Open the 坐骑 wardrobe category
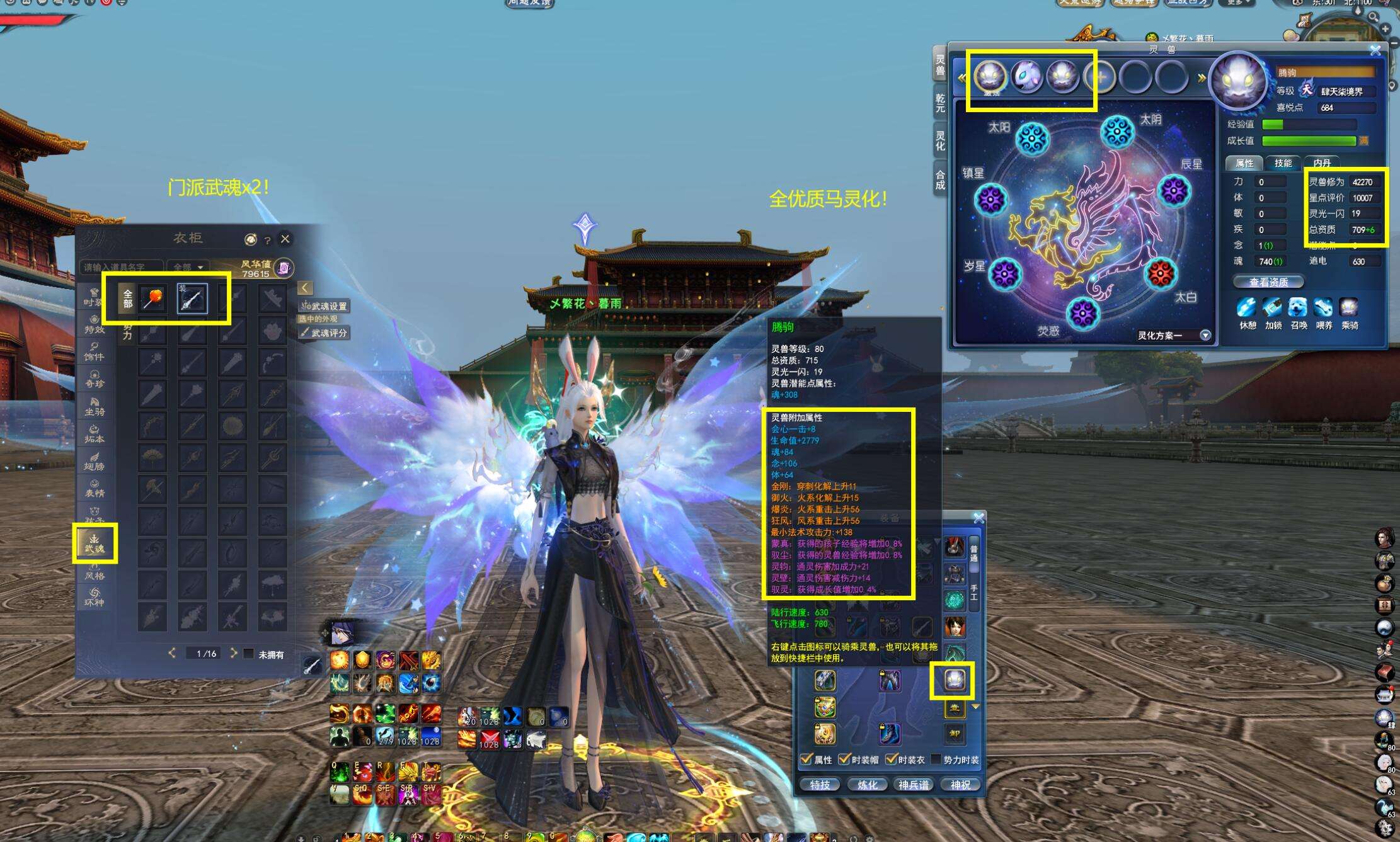 coord(95,406)
